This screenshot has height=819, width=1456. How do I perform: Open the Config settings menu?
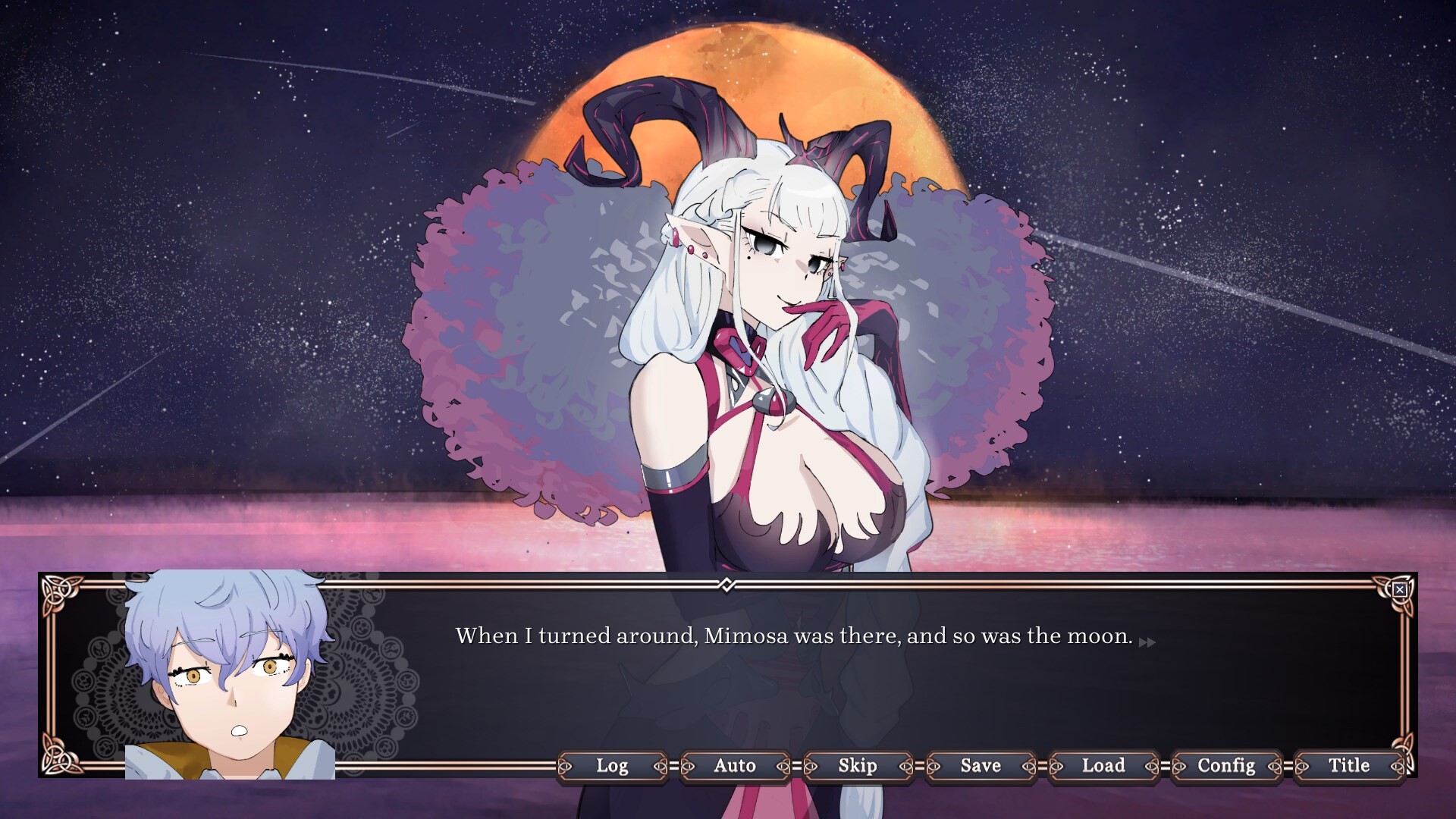[1225, 766]
